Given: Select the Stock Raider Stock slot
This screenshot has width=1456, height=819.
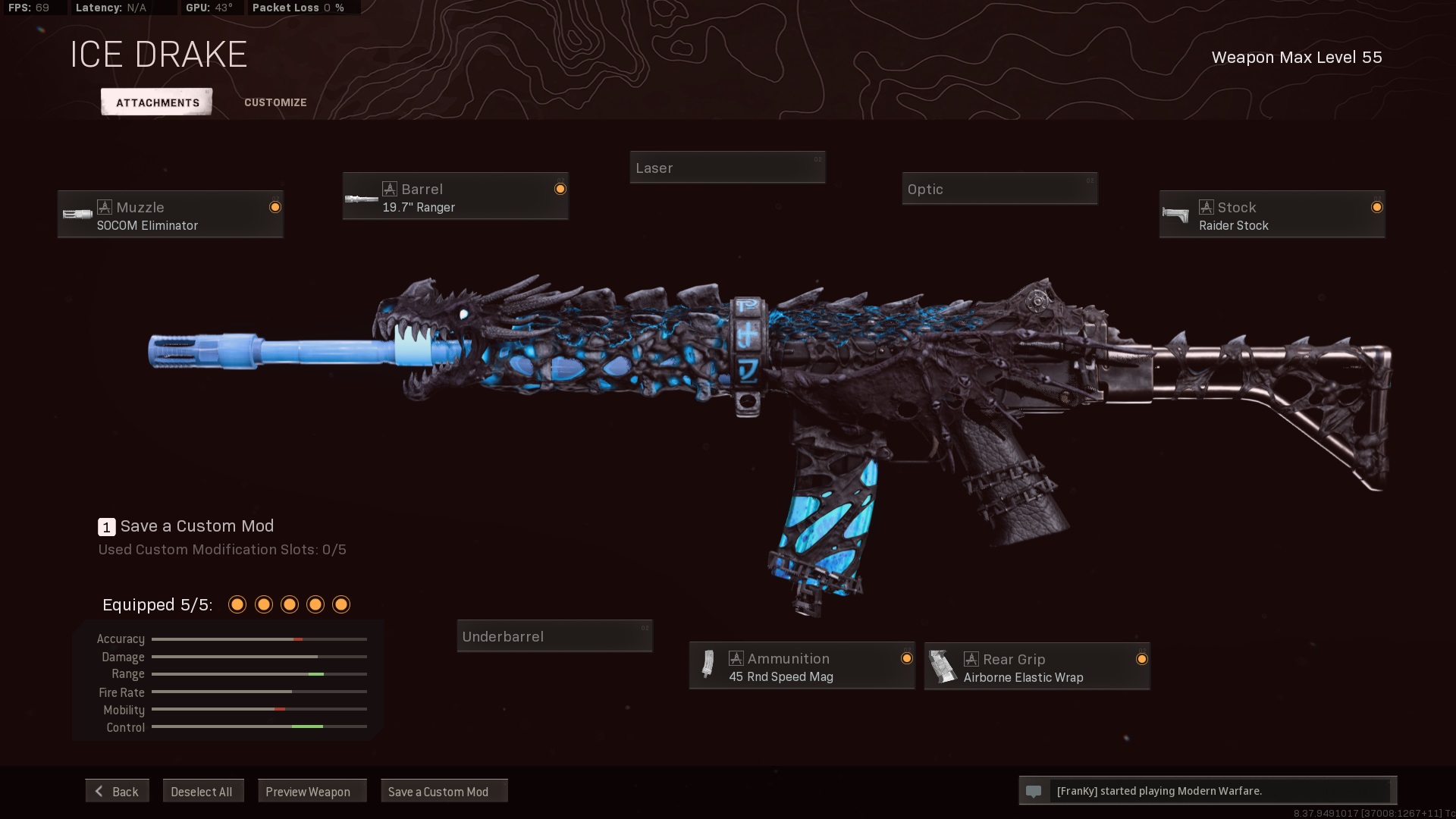Looking at the screenshot, I should coord(1272,215).
